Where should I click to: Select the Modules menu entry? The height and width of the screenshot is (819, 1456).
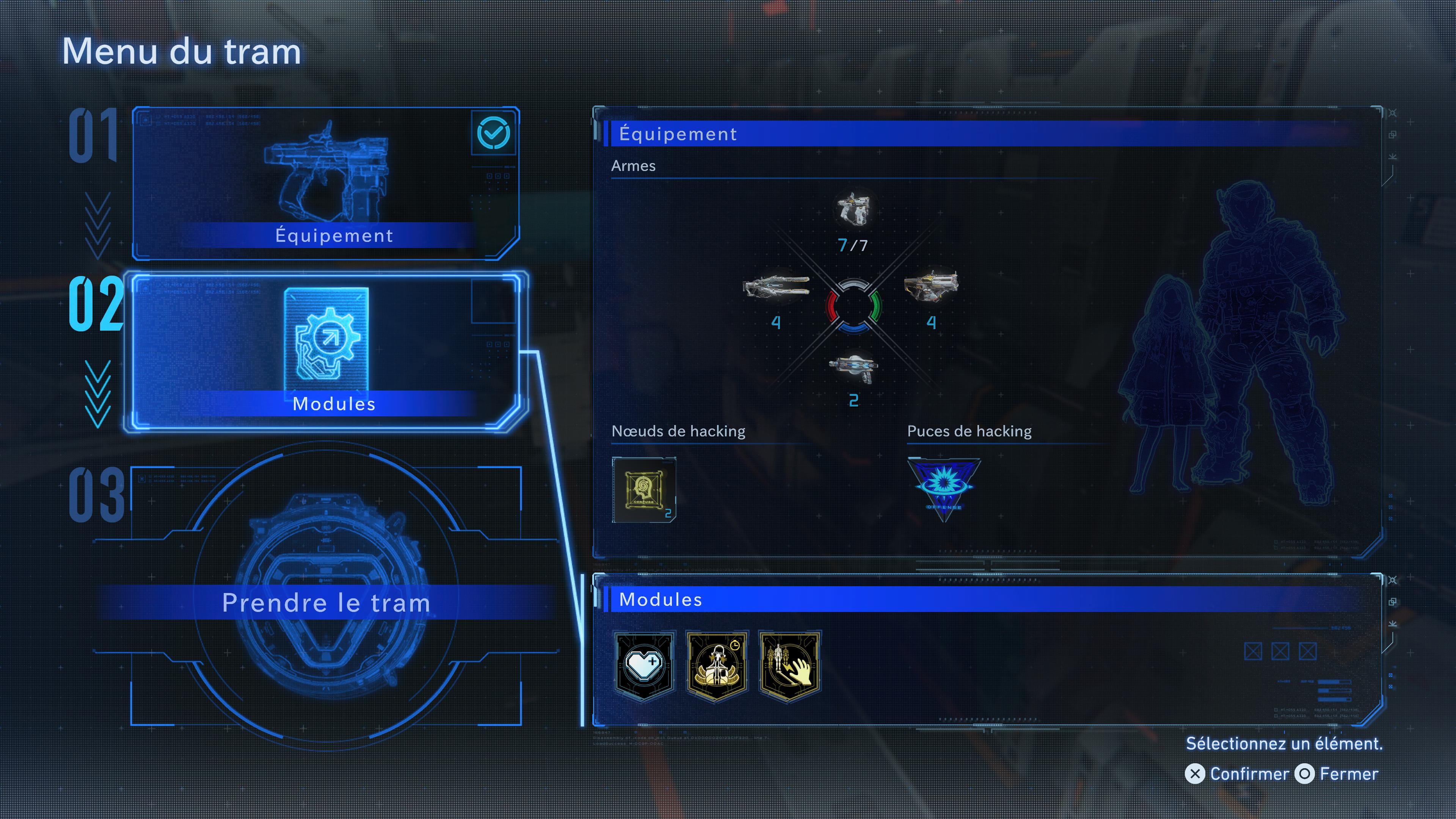(326, 351)
